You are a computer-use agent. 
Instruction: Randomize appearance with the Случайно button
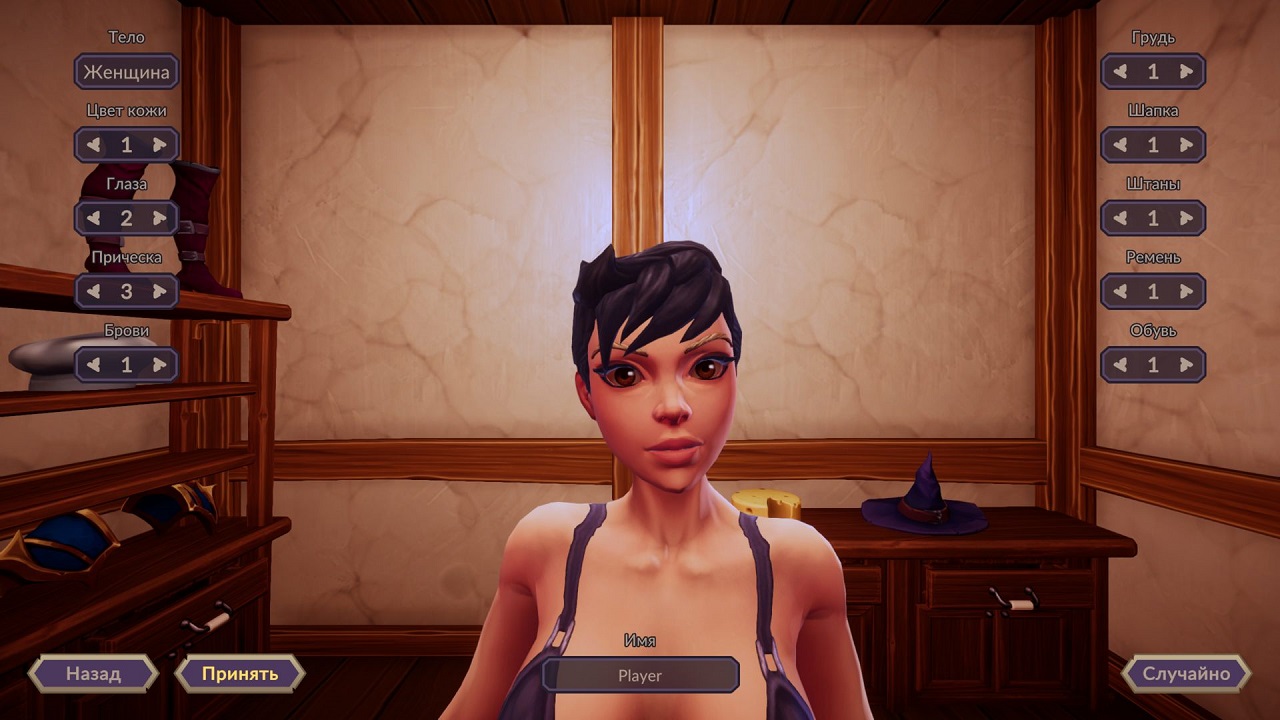(1186, 673)
